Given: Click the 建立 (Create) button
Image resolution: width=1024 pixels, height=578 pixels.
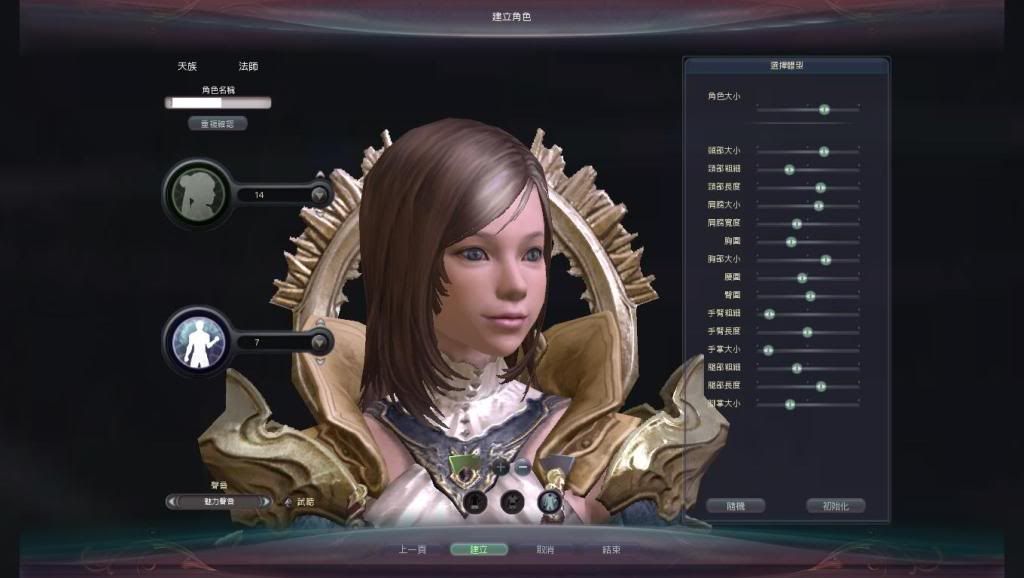Looking at the screenshot, I should [x=478, y=549].
